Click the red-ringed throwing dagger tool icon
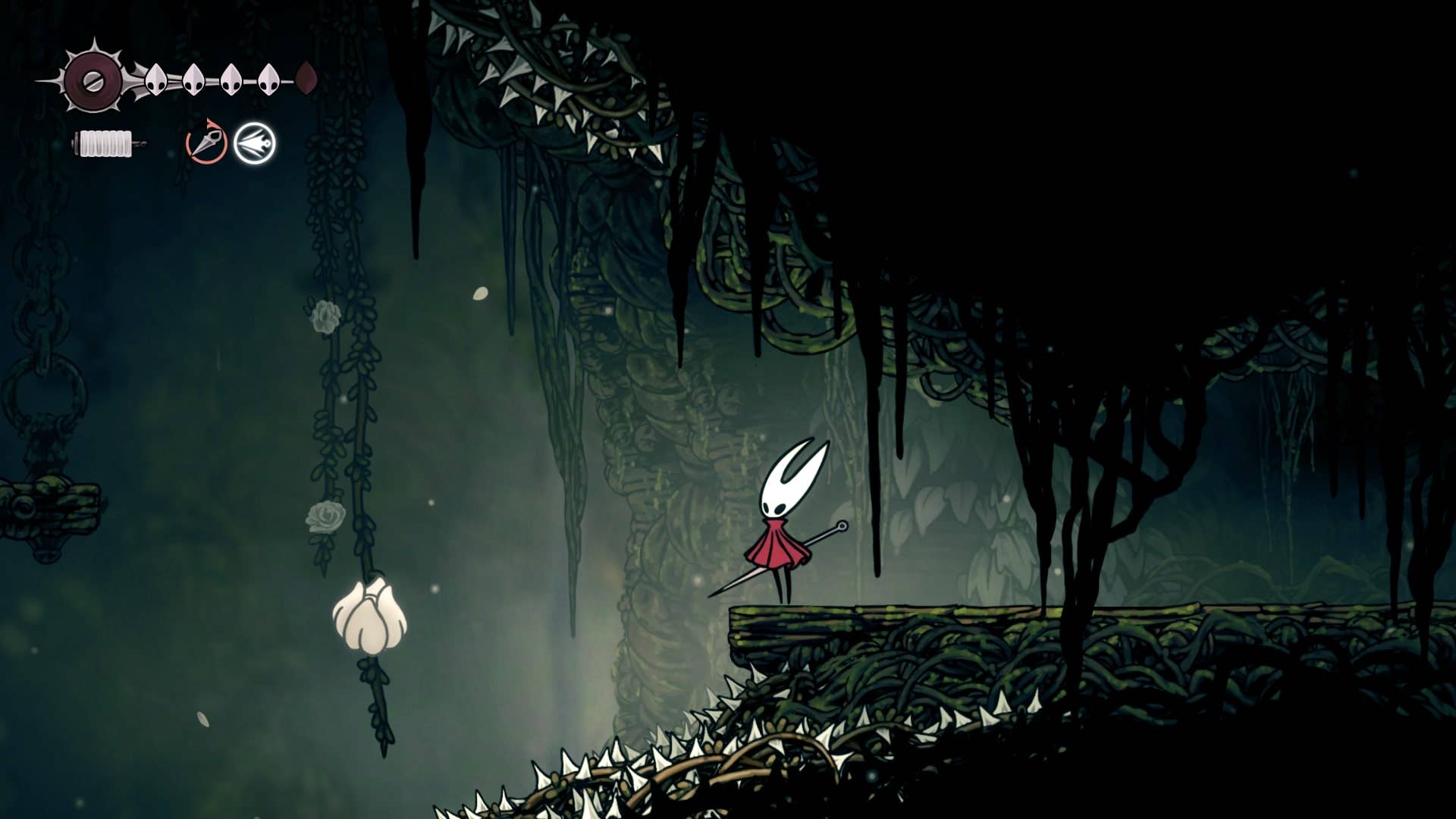 [206, 142]
